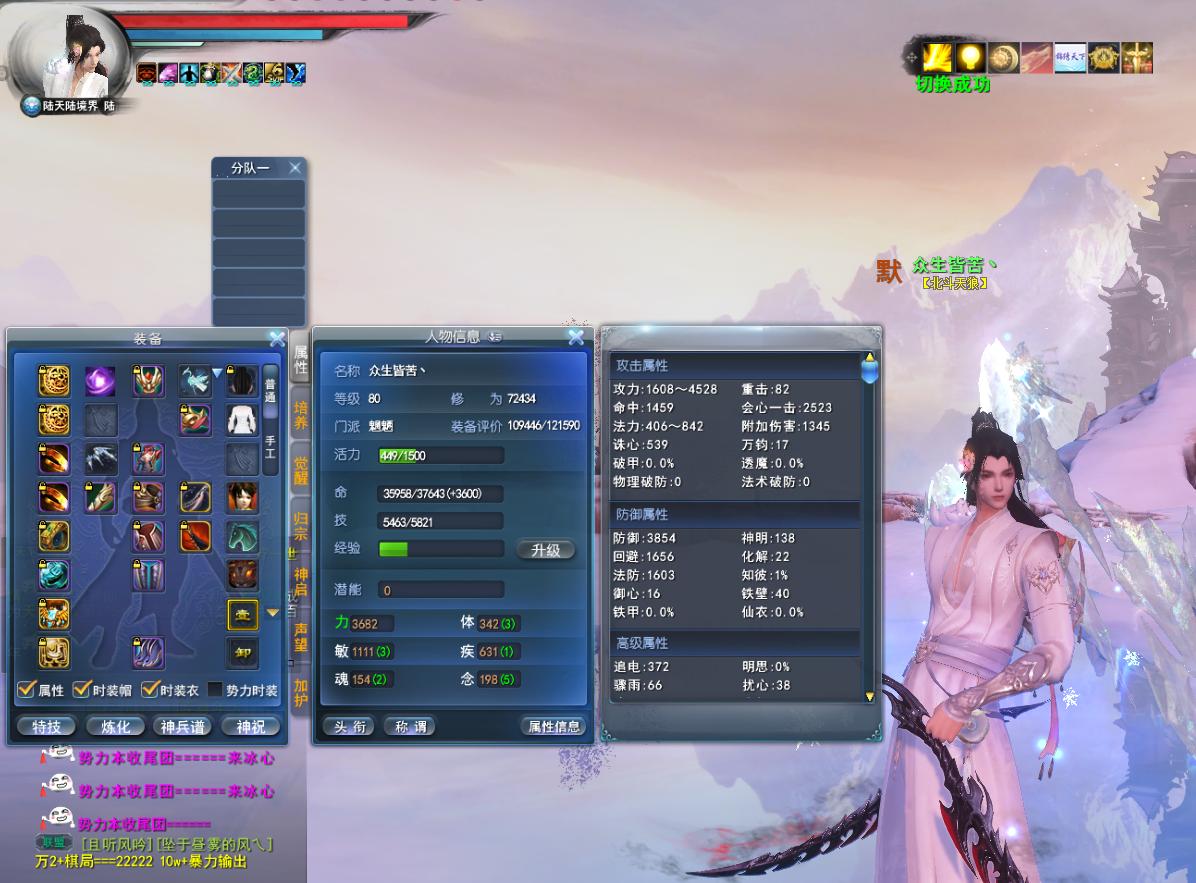Open the 神兵谱 weapon codex

(x=181, y=727)
